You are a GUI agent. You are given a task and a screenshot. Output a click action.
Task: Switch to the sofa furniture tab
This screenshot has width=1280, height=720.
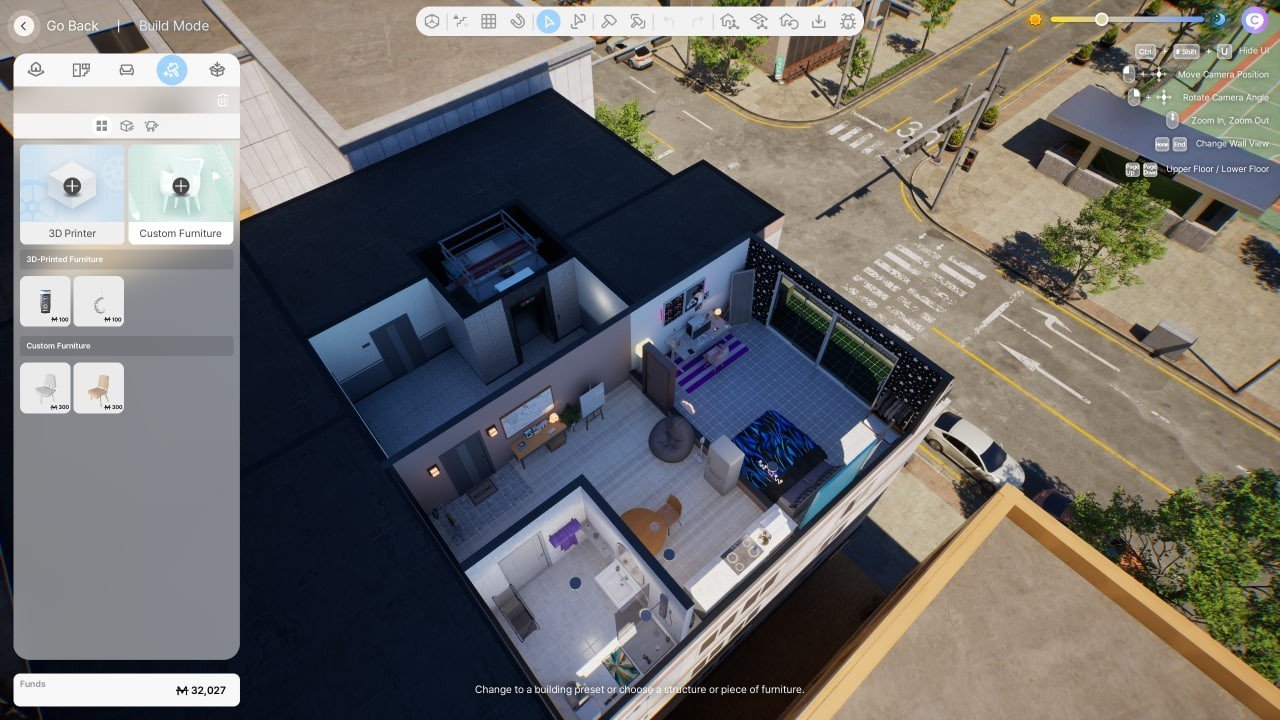126,70
